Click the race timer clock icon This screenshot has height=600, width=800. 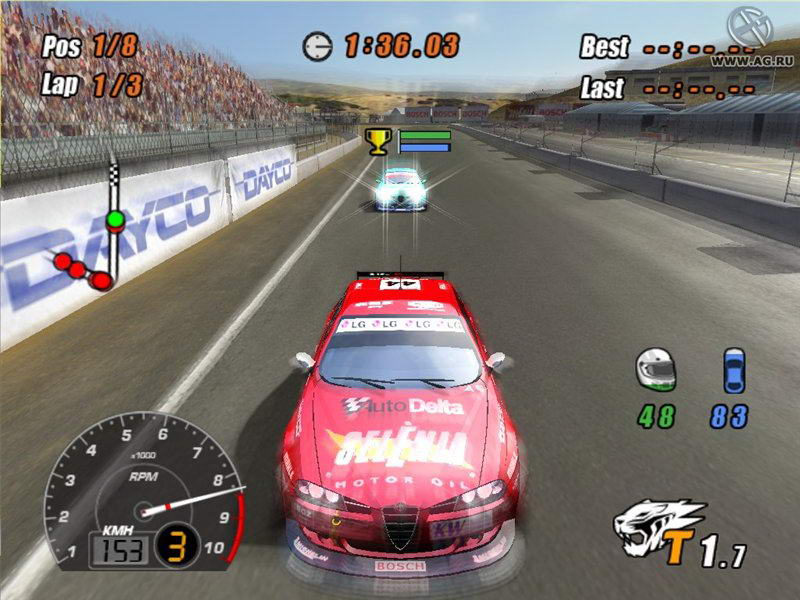319,45
